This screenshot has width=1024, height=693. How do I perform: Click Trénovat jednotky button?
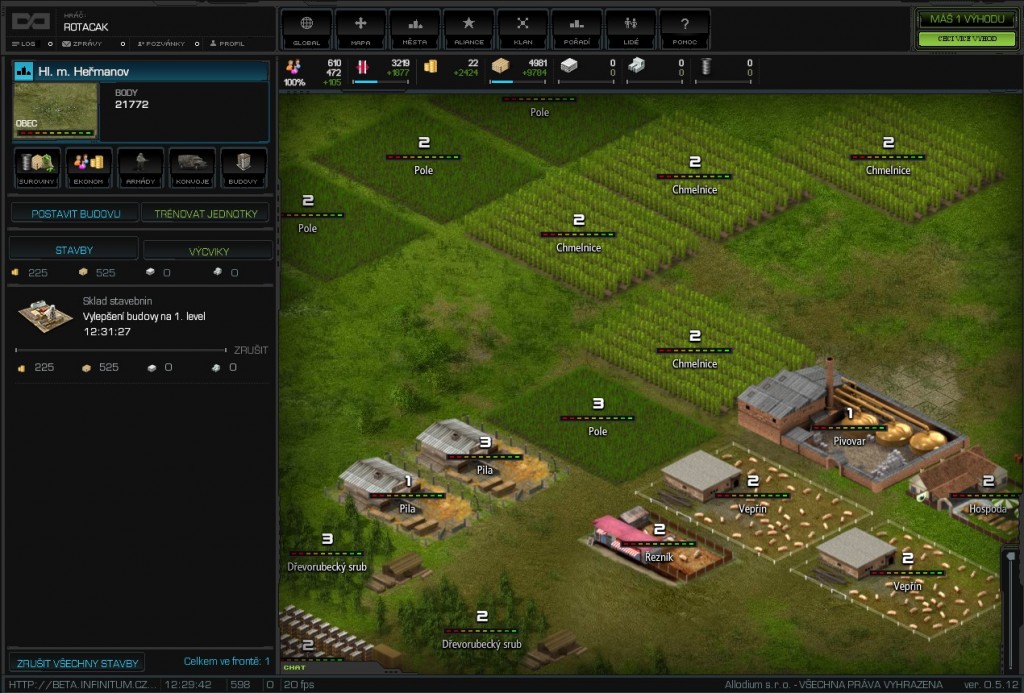tap(206, 214)
